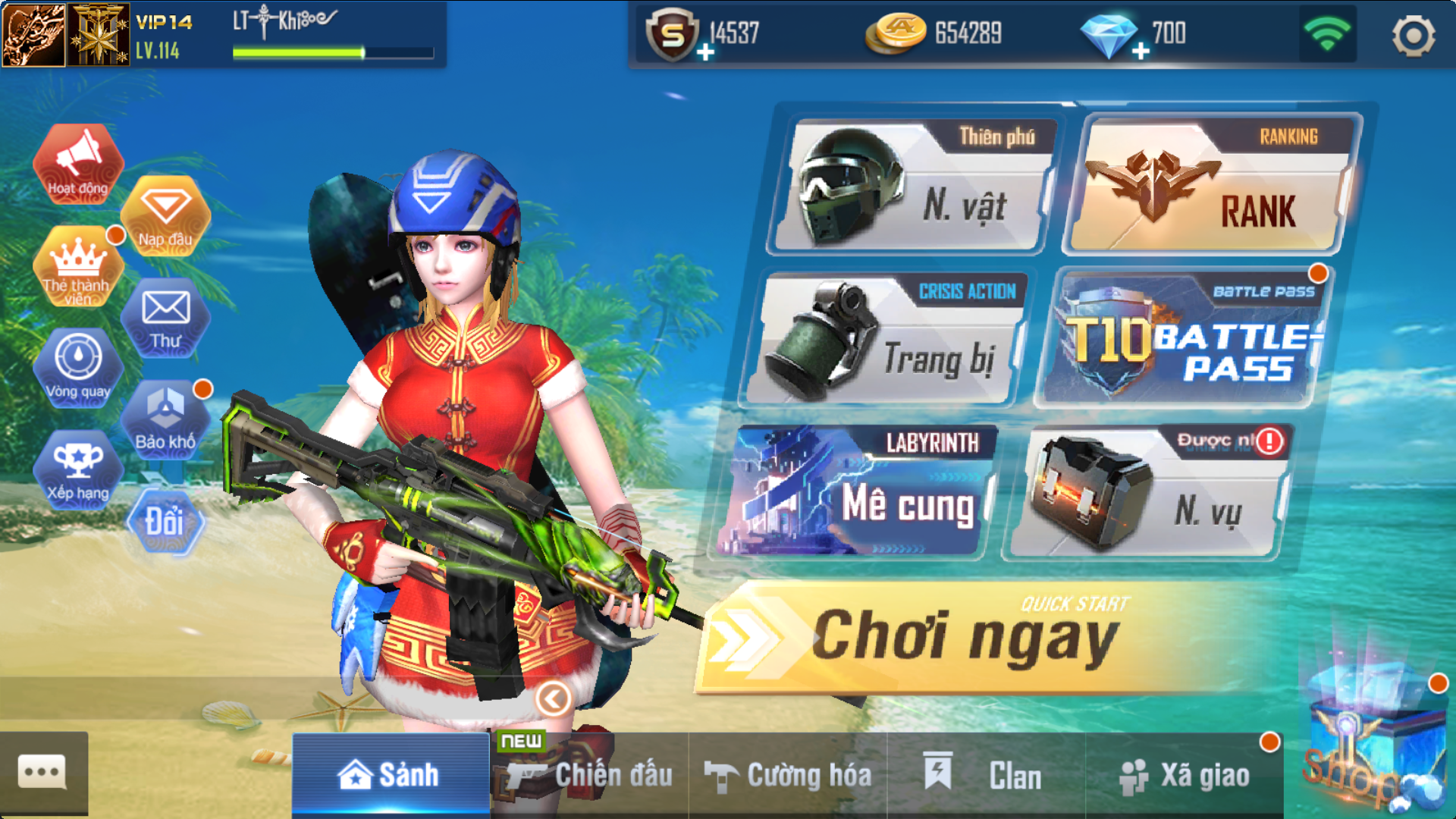This screenshot has height=819, width=1456.
Task: Open the Vòng quay spin wheel
Action: [78, 368]
